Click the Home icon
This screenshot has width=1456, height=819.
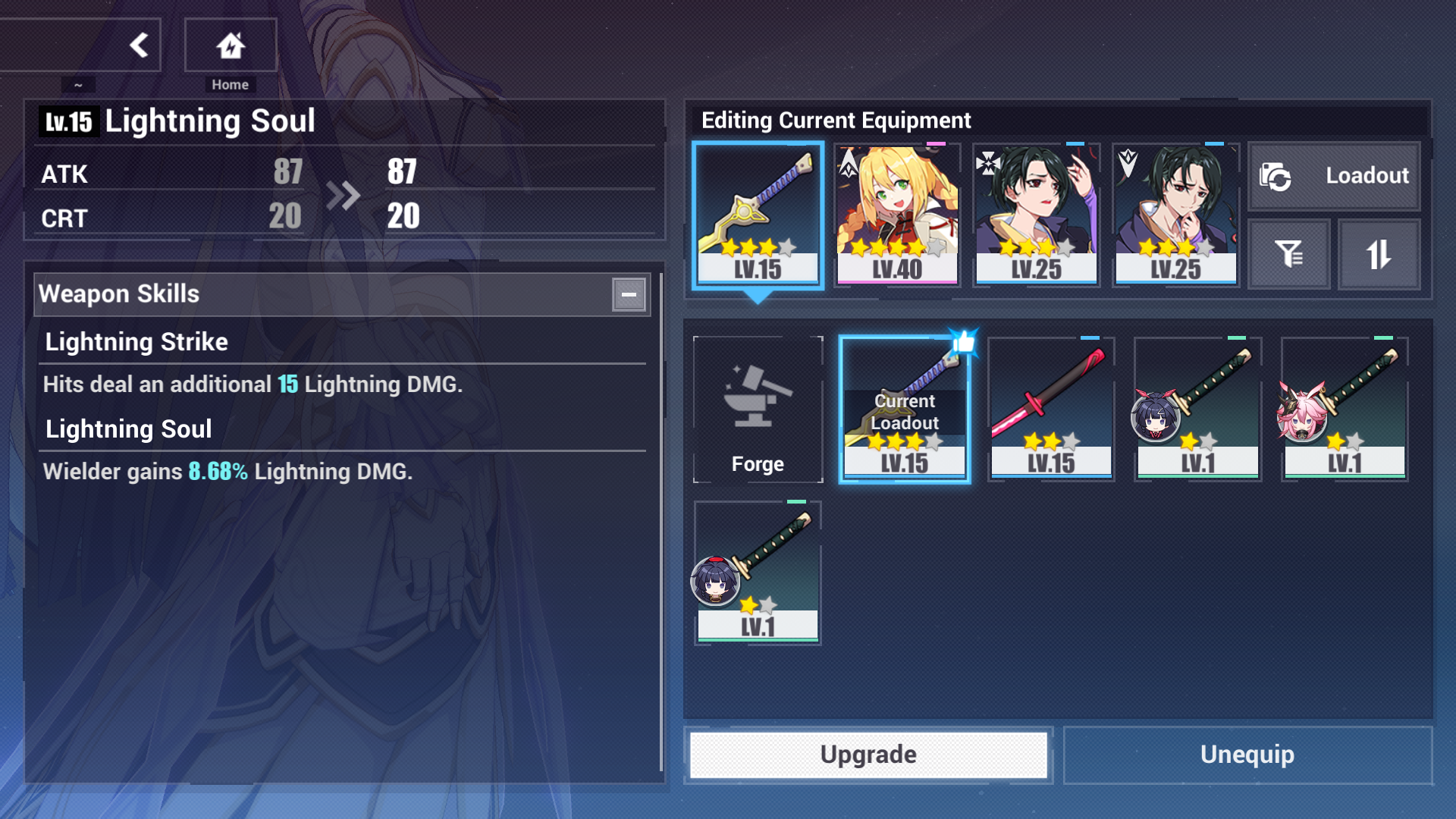pos(231,45)
